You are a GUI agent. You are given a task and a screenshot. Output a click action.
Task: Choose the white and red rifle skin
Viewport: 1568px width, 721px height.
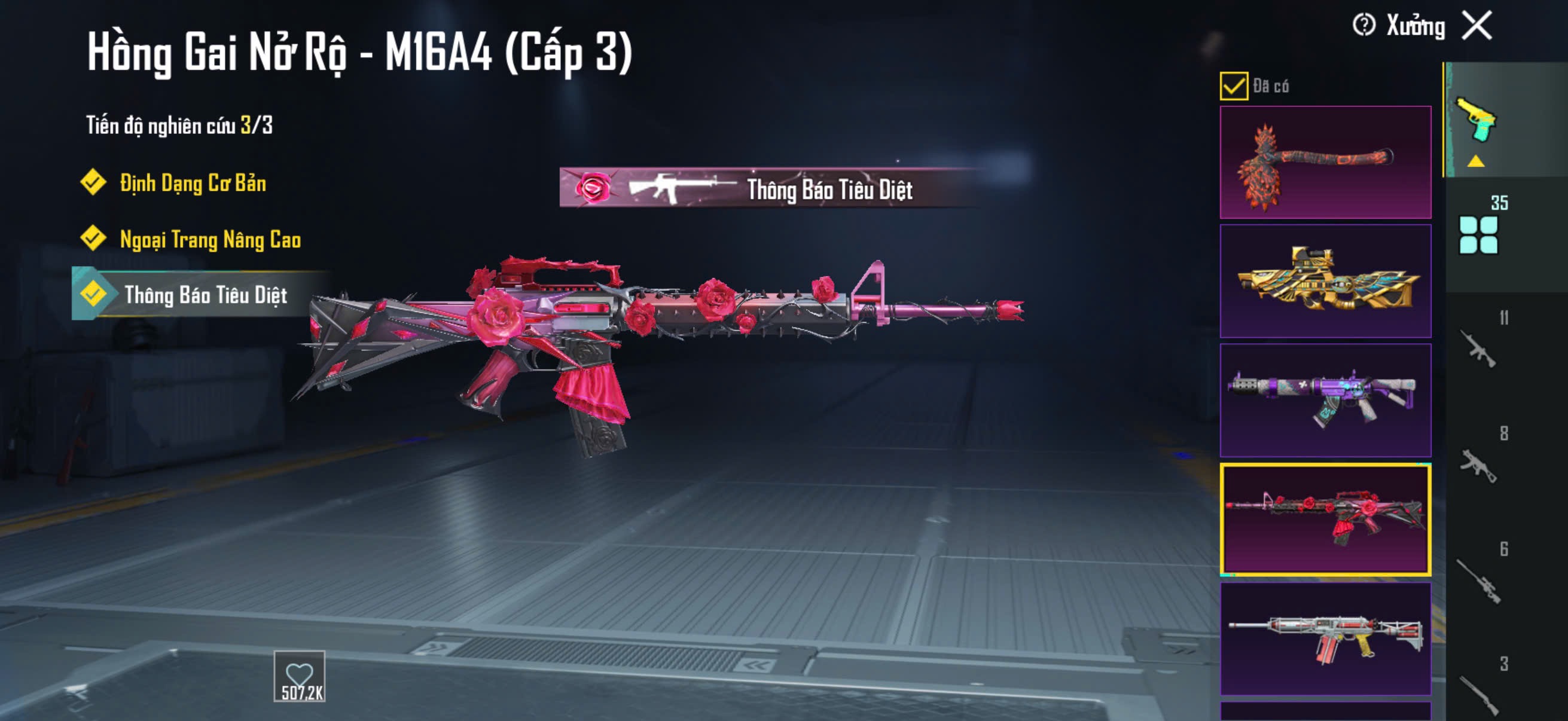(x=1325, y=638)
